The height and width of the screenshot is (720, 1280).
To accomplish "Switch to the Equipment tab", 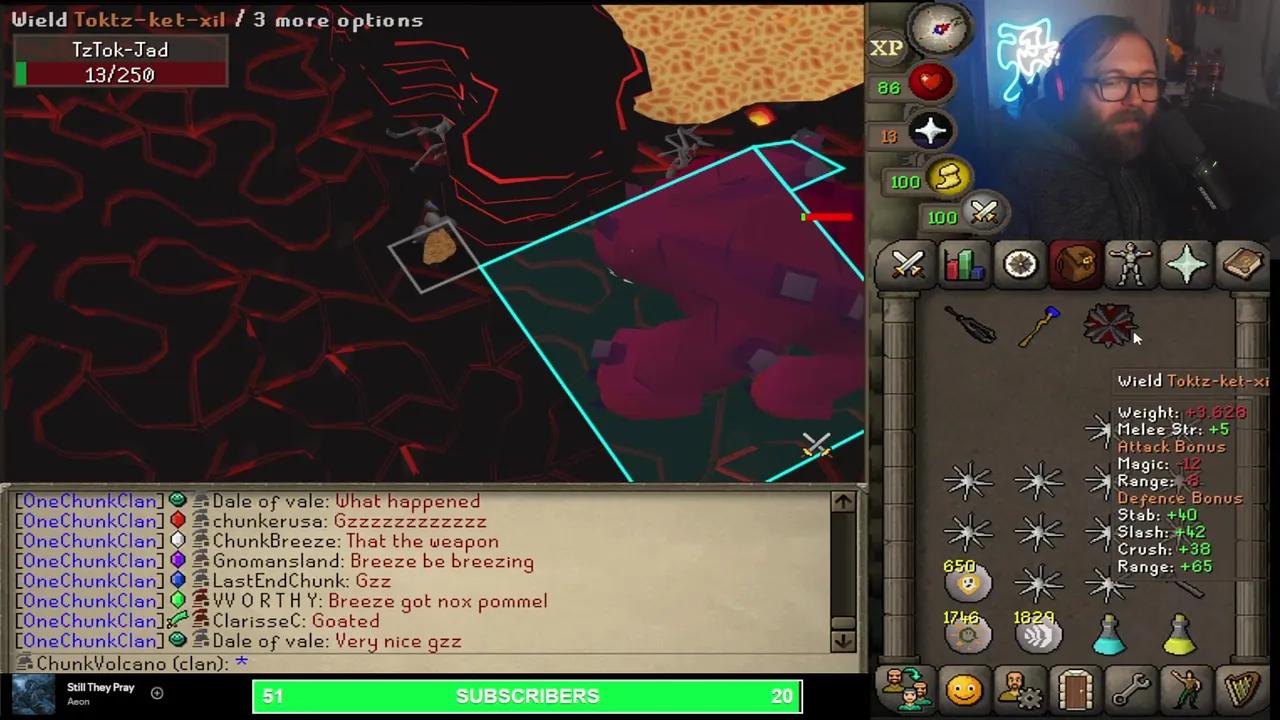I will (1131, 264).
